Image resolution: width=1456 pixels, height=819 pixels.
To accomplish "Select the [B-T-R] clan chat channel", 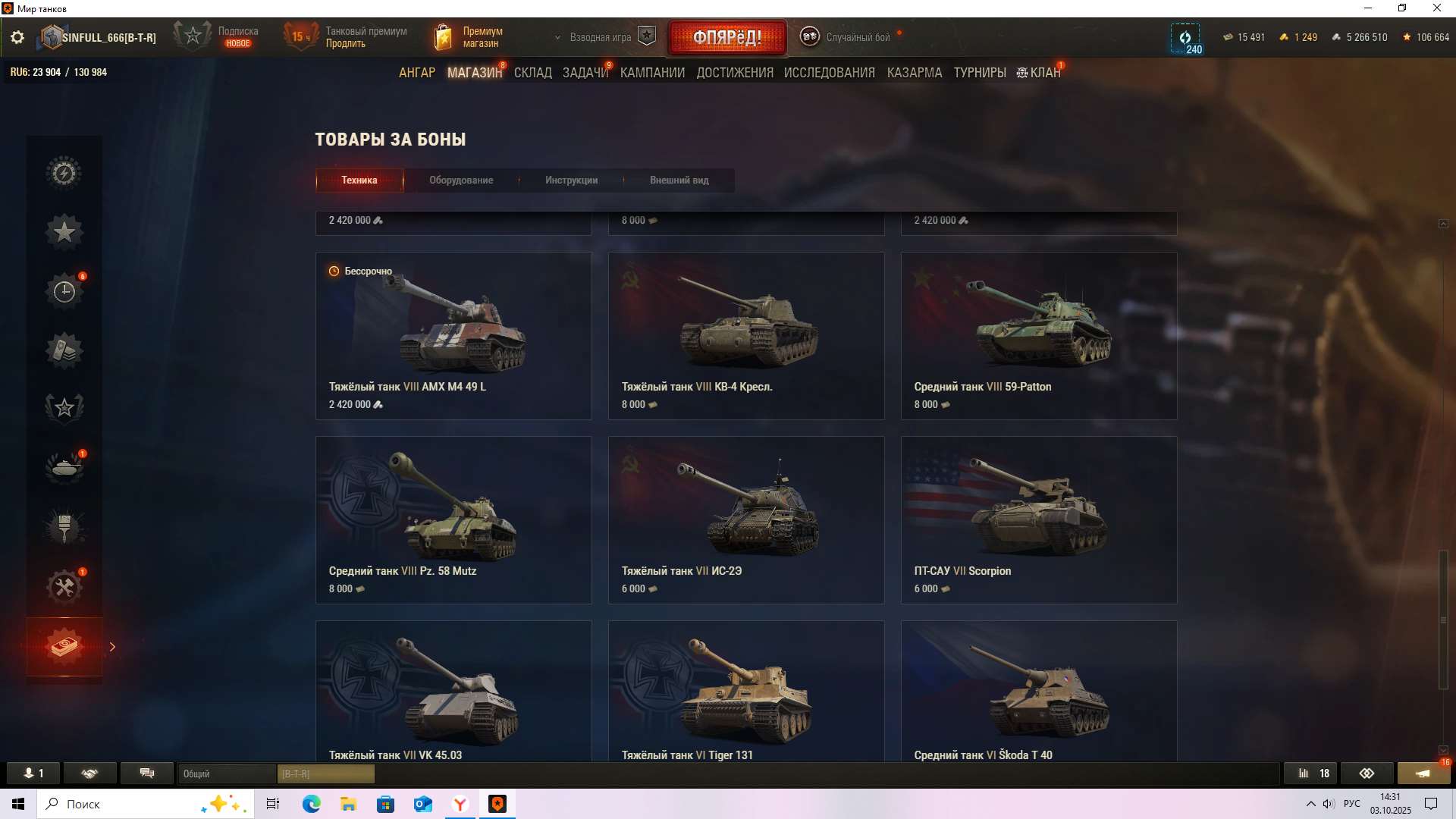I will tap(326, 774).
